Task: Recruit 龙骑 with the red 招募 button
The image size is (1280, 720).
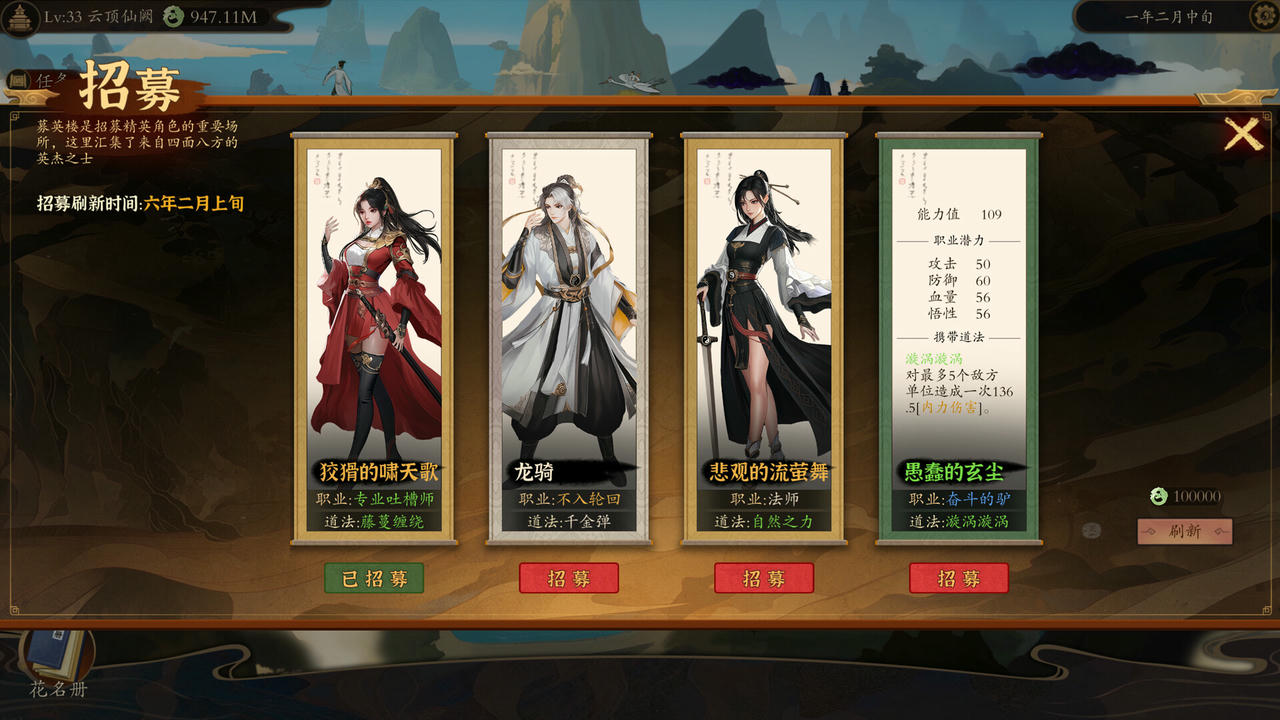Action: pyautogui.click(x=568, y=578)
